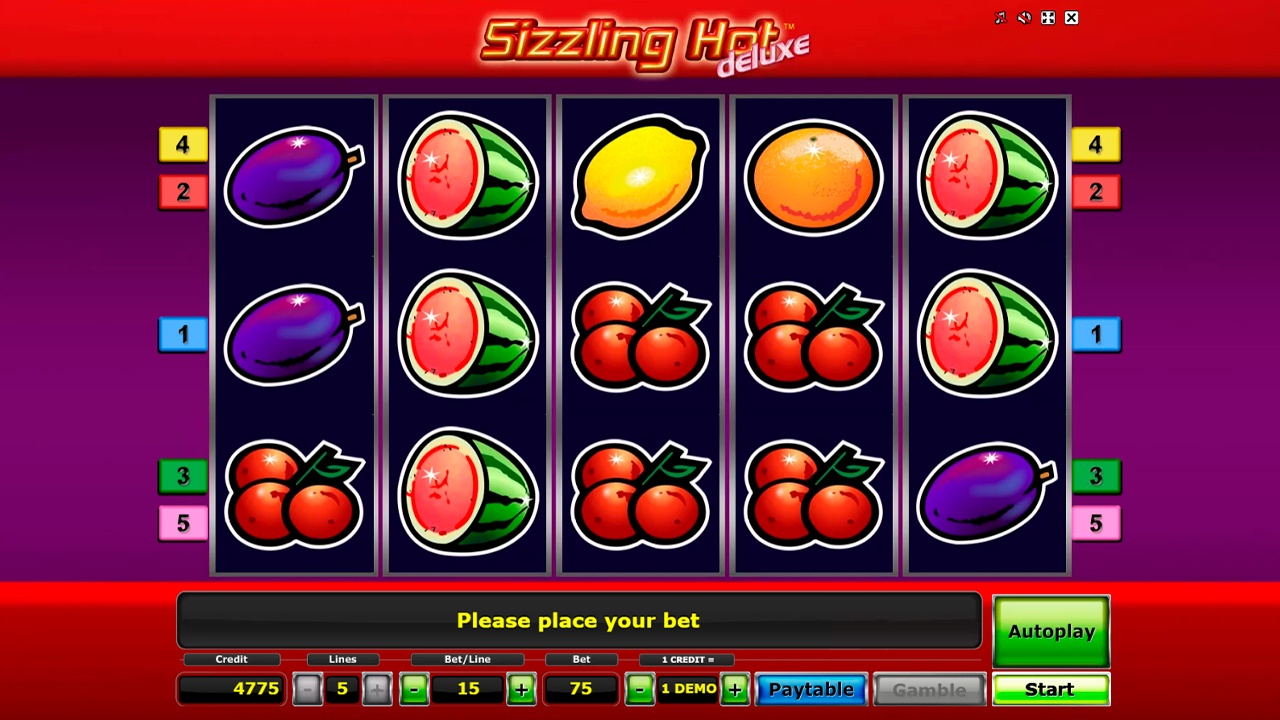Viewport: 1280px width, 720px height.
Task: Raise the credit denomination with plus
Action: tap(735, 689)
